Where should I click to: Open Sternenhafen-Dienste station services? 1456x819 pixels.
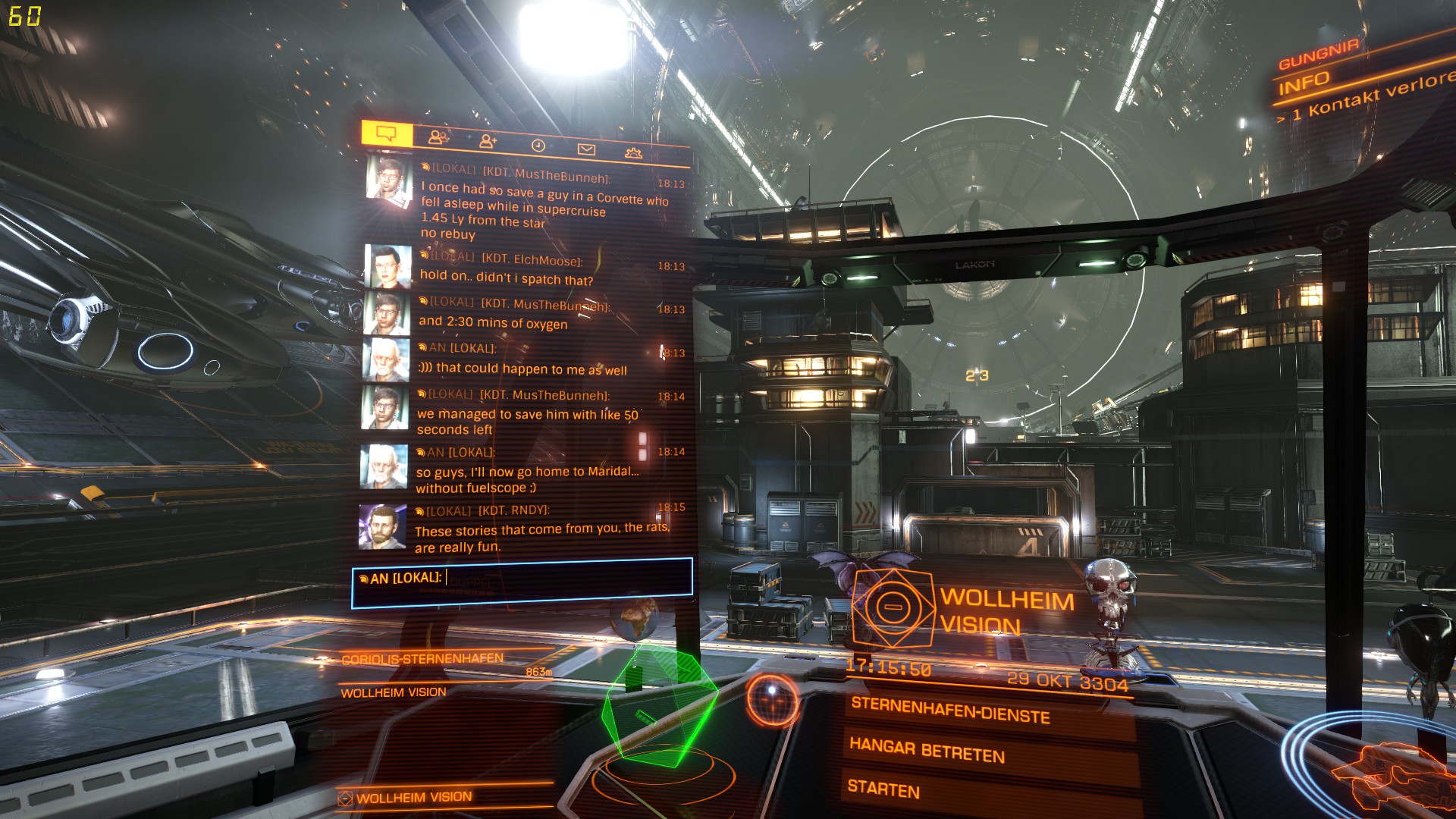[x=951, y=711]
